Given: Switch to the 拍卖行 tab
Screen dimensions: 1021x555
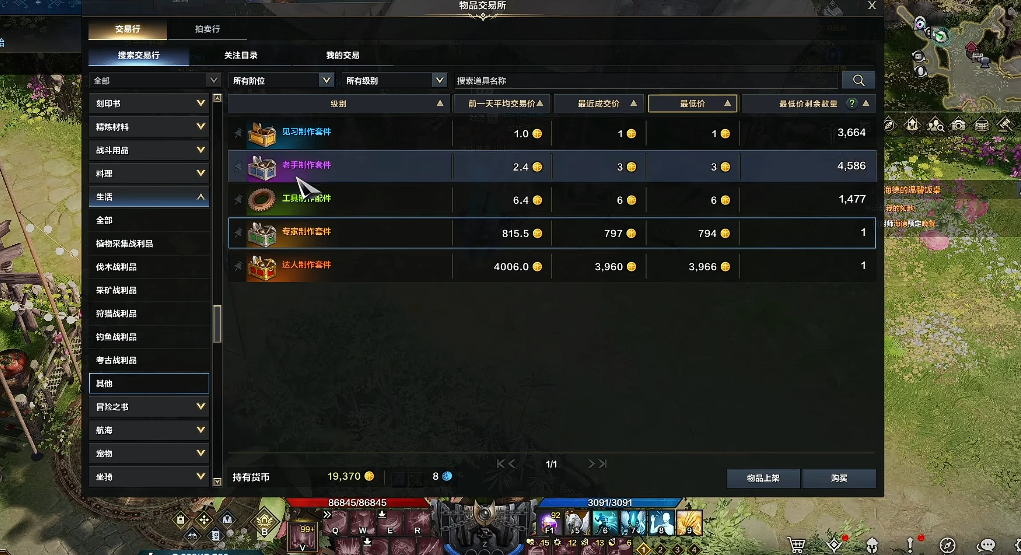Looking at the screenshot, I should pos(208,30).
